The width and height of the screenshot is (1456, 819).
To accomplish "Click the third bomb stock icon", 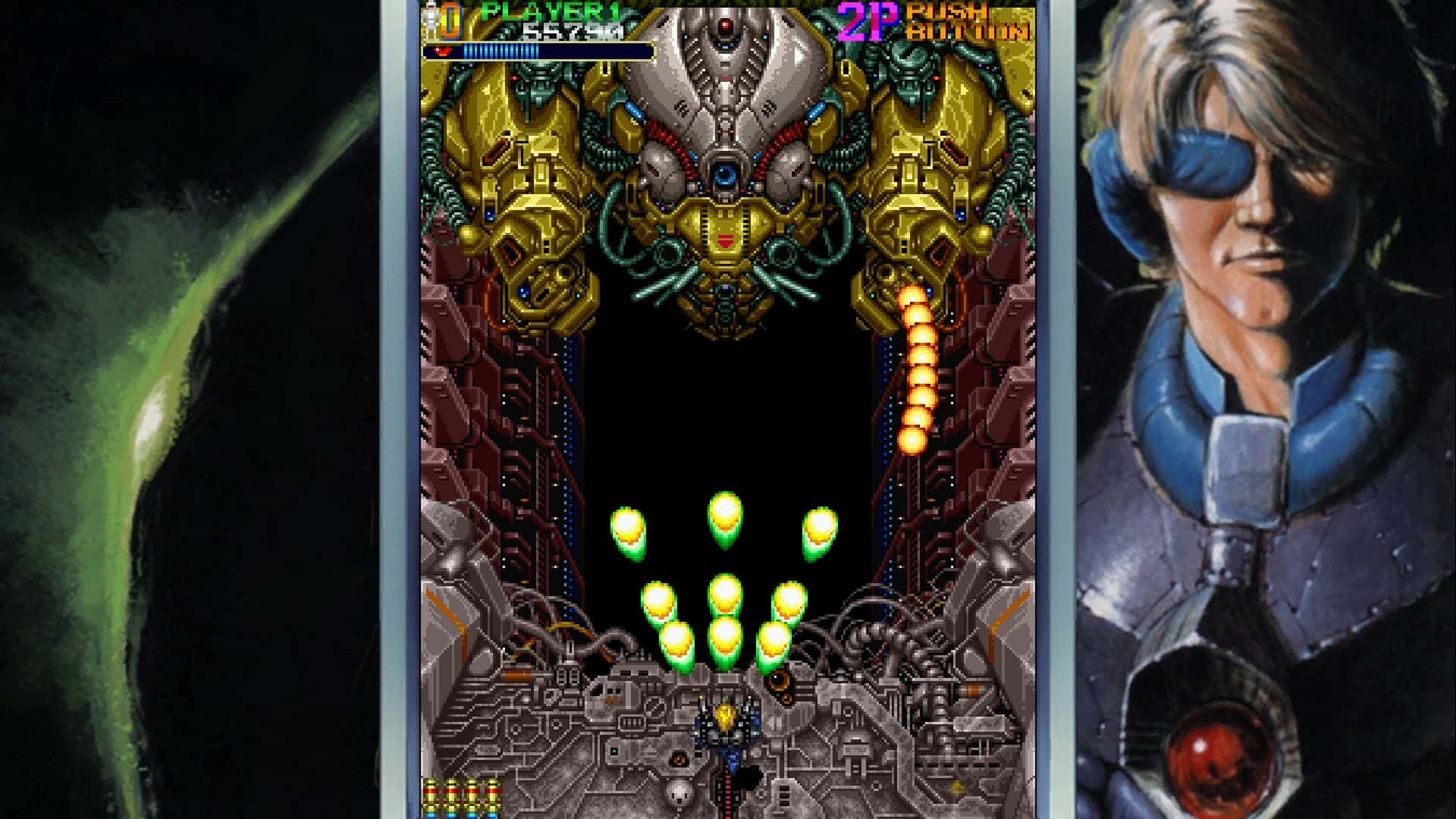I will (x=472, y=796).
